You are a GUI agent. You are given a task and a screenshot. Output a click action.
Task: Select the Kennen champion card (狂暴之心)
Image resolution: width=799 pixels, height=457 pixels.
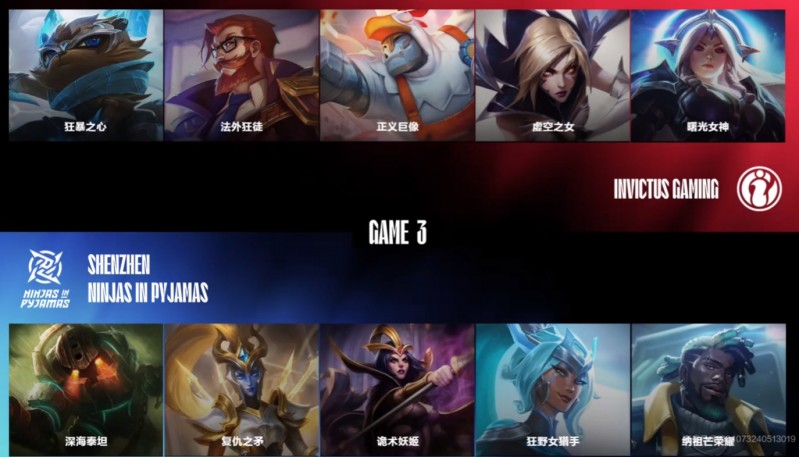click(85, 75)
